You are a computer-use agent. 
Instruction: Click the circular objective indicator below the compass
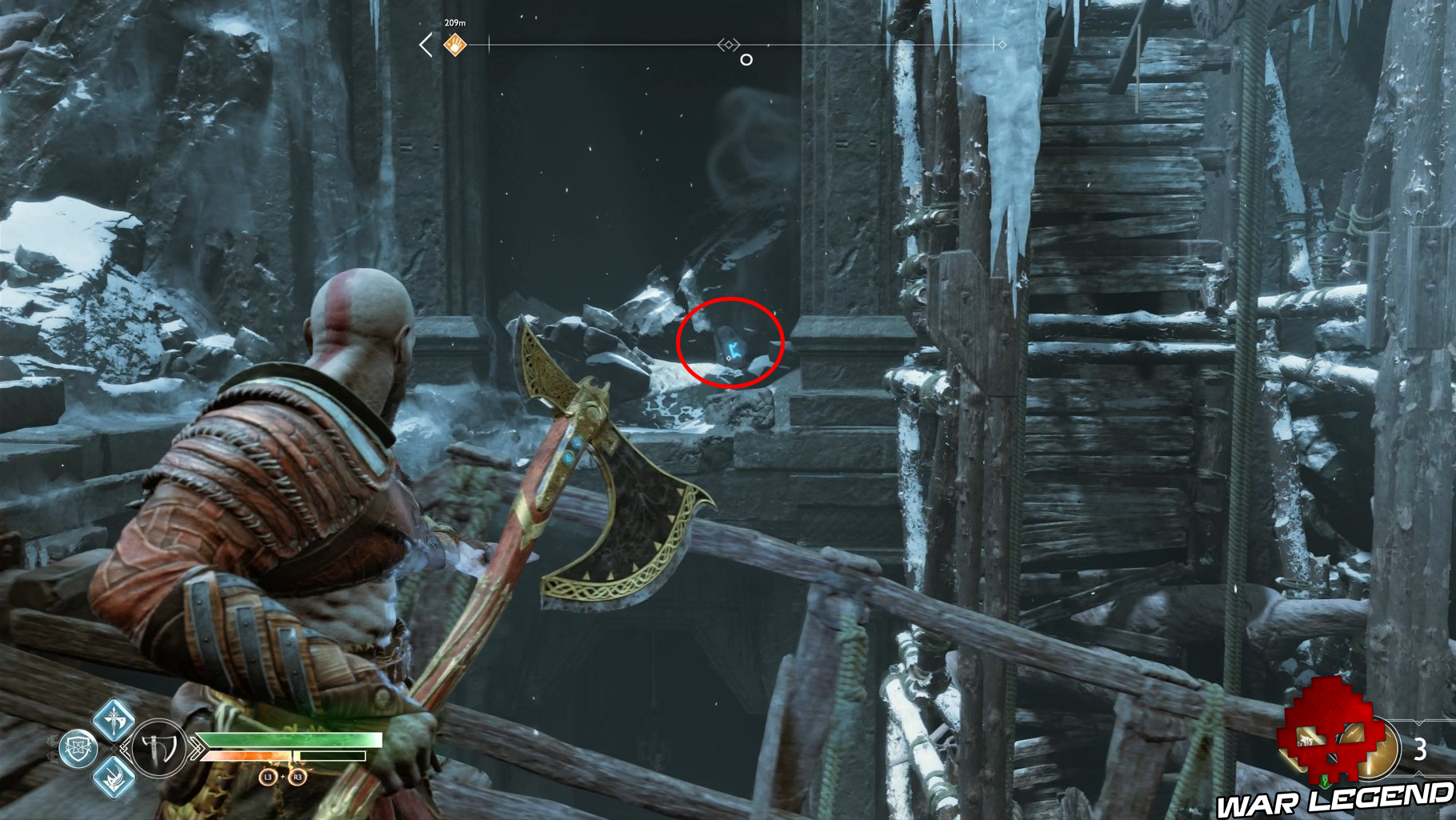click(746, 59)
